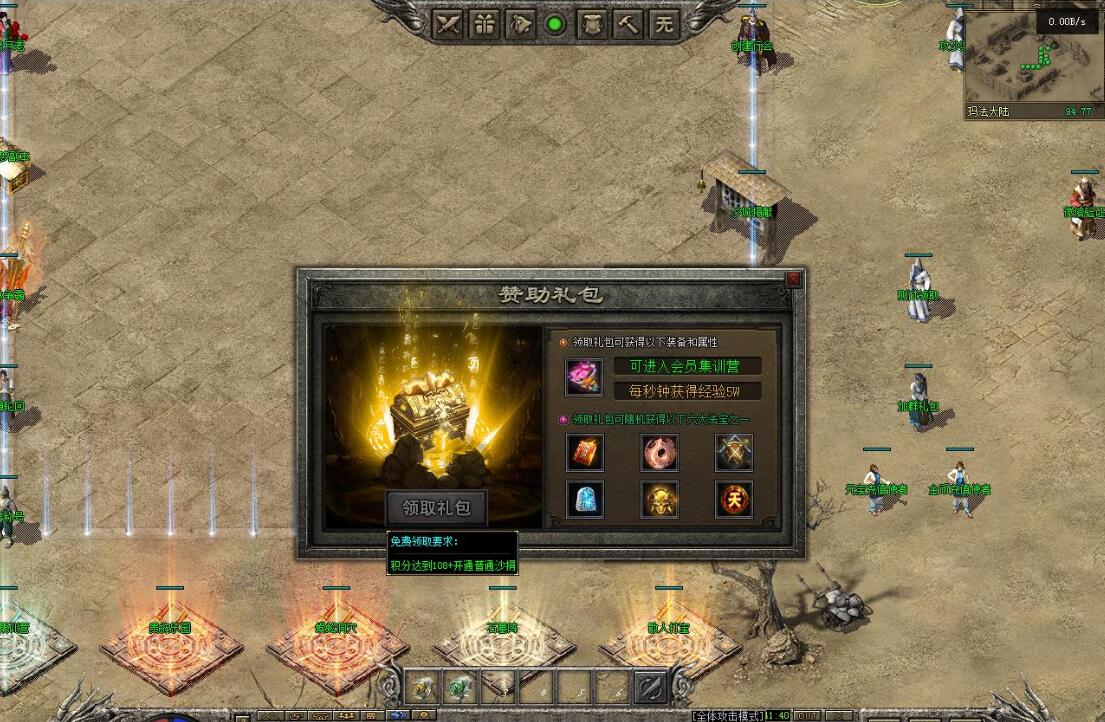The height and width of the screenshot is (722, 1105).
Task: Click the 无 button in top bar
Action: [664, 25]
